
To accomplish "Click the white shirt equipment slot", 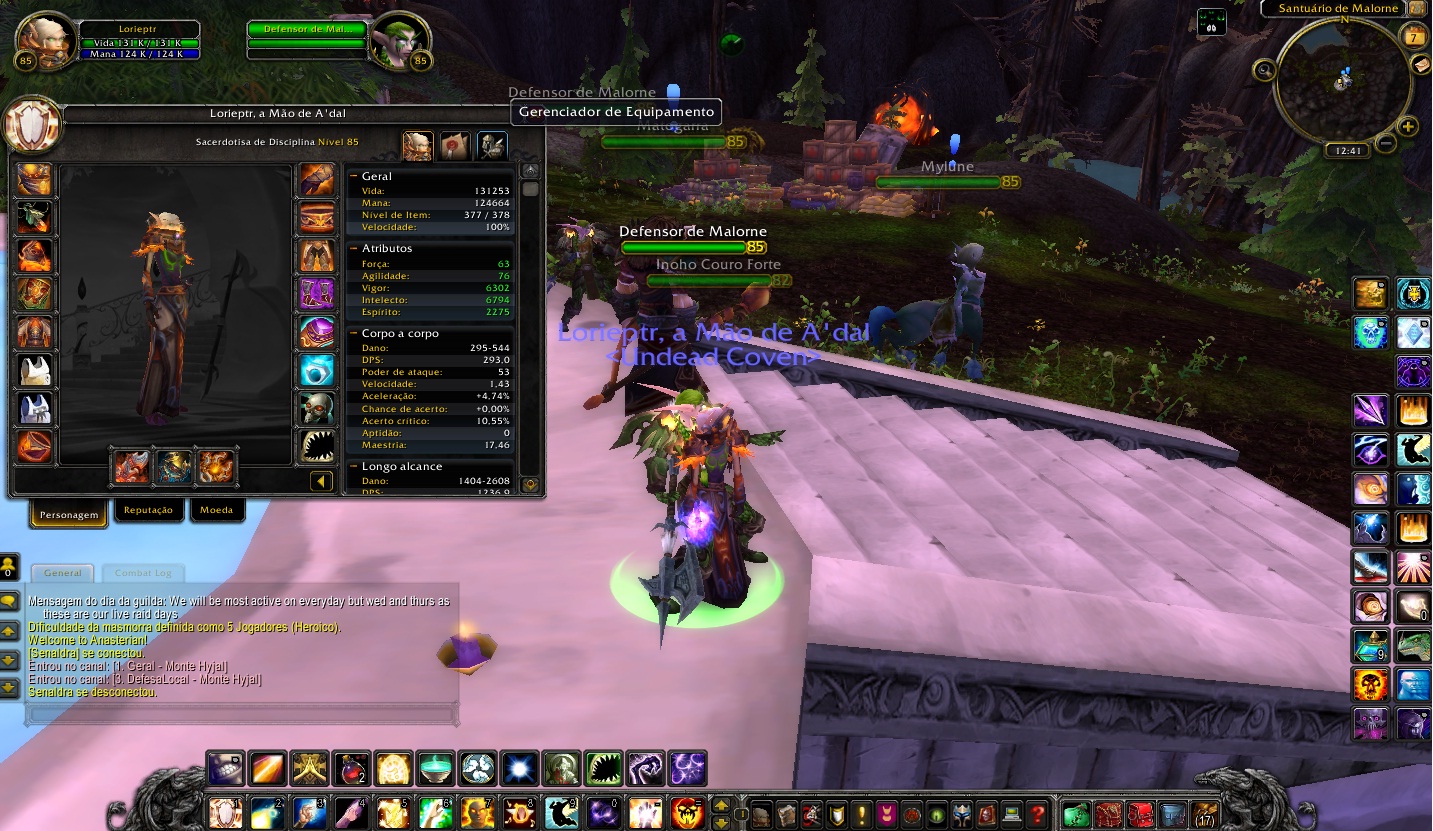I will pos(34,370).
